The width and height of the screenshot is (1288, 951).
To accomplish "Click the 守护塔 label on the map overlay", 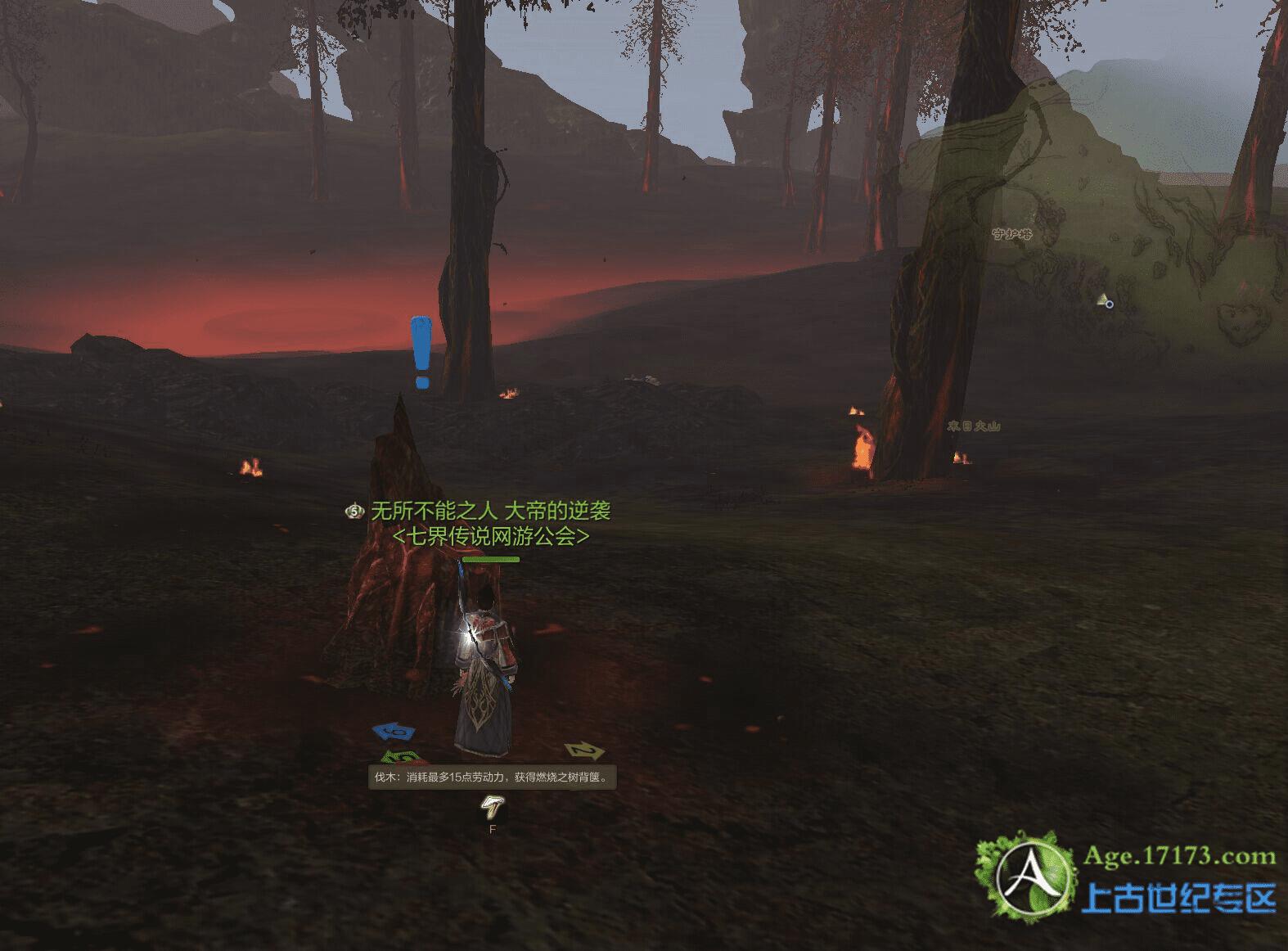I will [x=1011, y=234].
